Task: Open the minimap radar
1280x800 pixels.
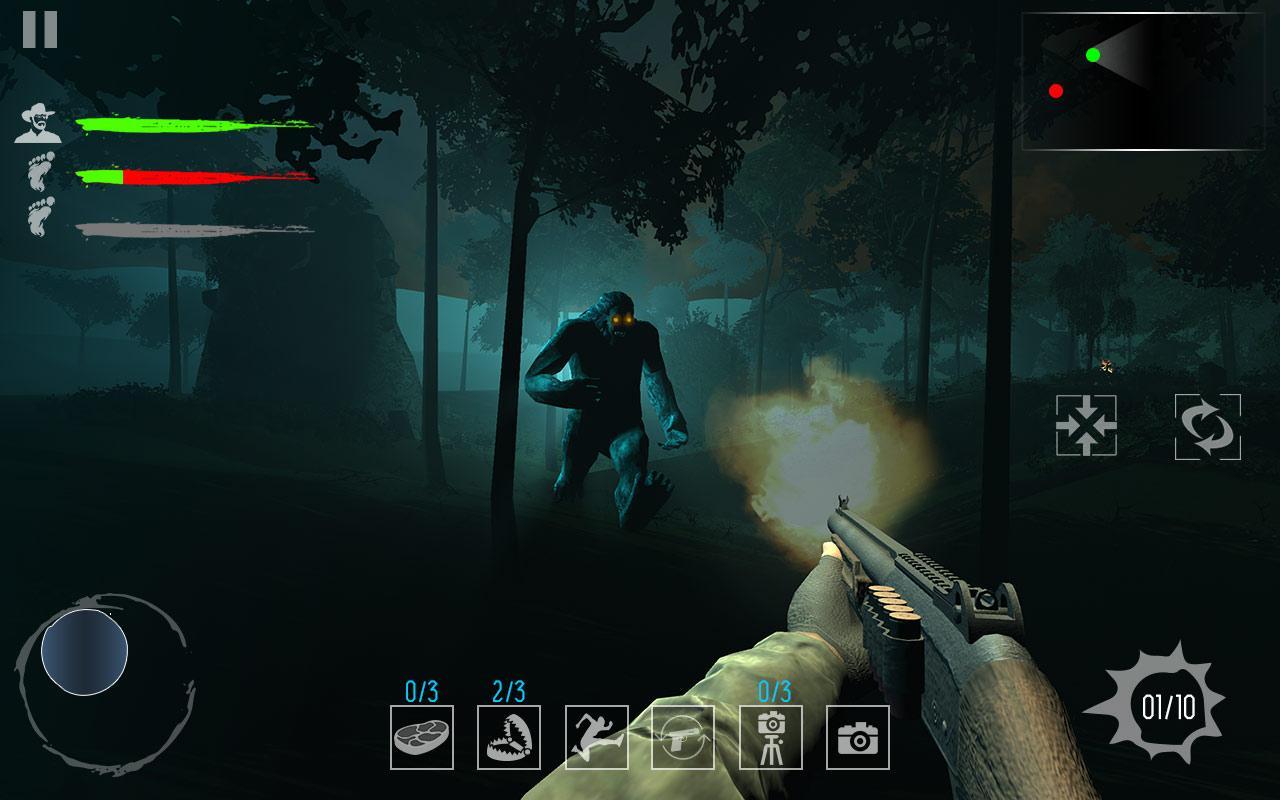Action: [x=1143, y=81]
